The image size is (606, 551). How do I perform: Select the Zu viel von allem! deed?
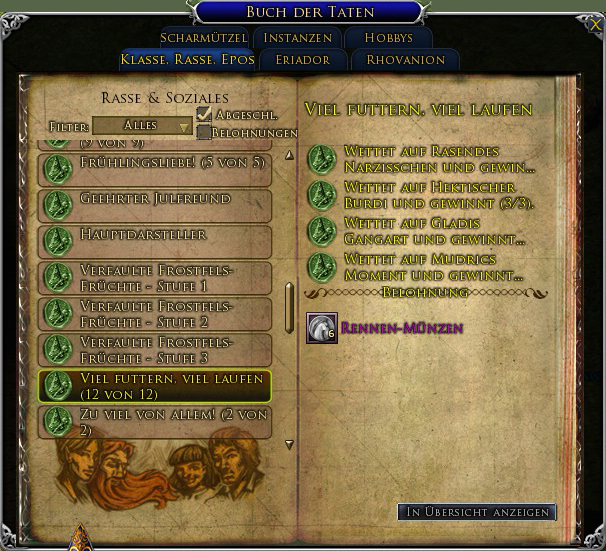(x=155, y=421)
